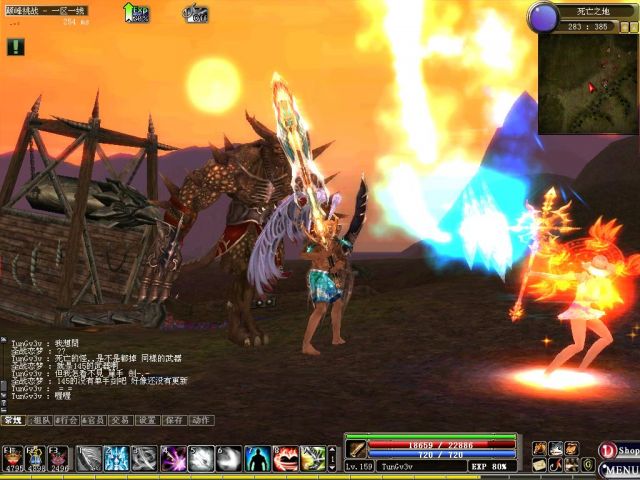Use the F3 potion with 2496 count

coord(59,458)
